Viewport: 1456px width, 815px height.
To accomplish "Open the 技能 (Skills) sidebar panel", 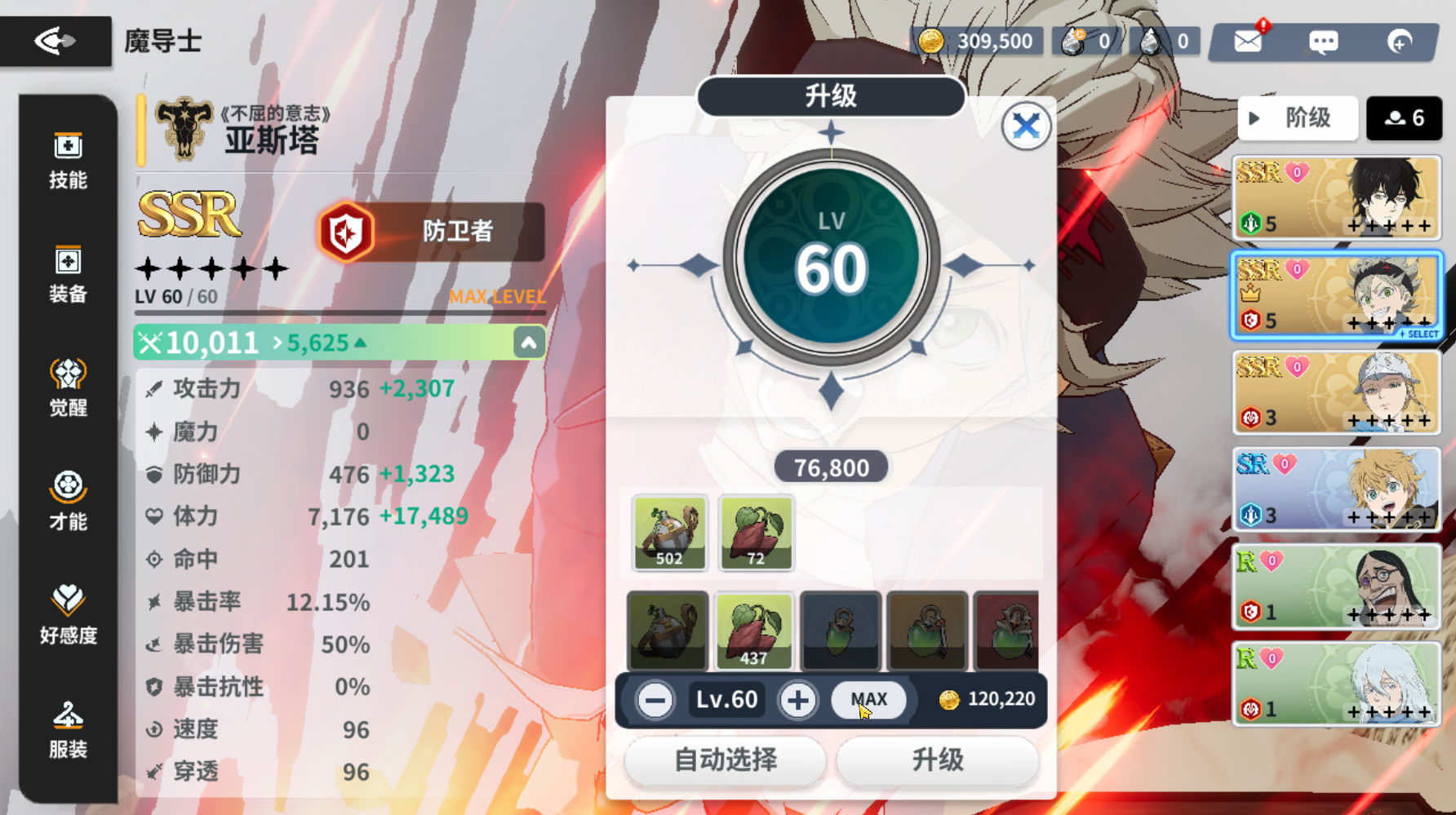I will click(69, 160).
